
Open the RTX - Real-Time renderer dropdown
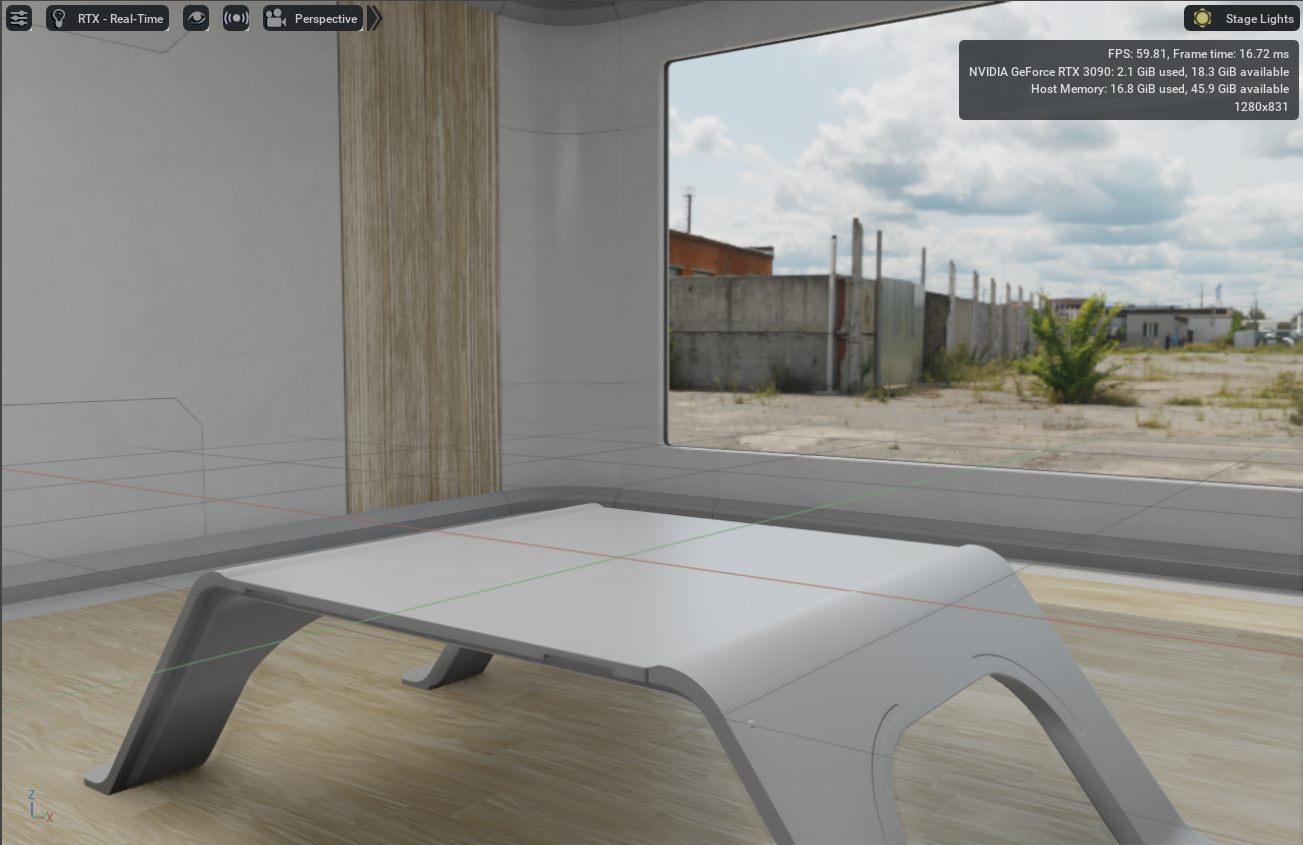pos(120,18)
